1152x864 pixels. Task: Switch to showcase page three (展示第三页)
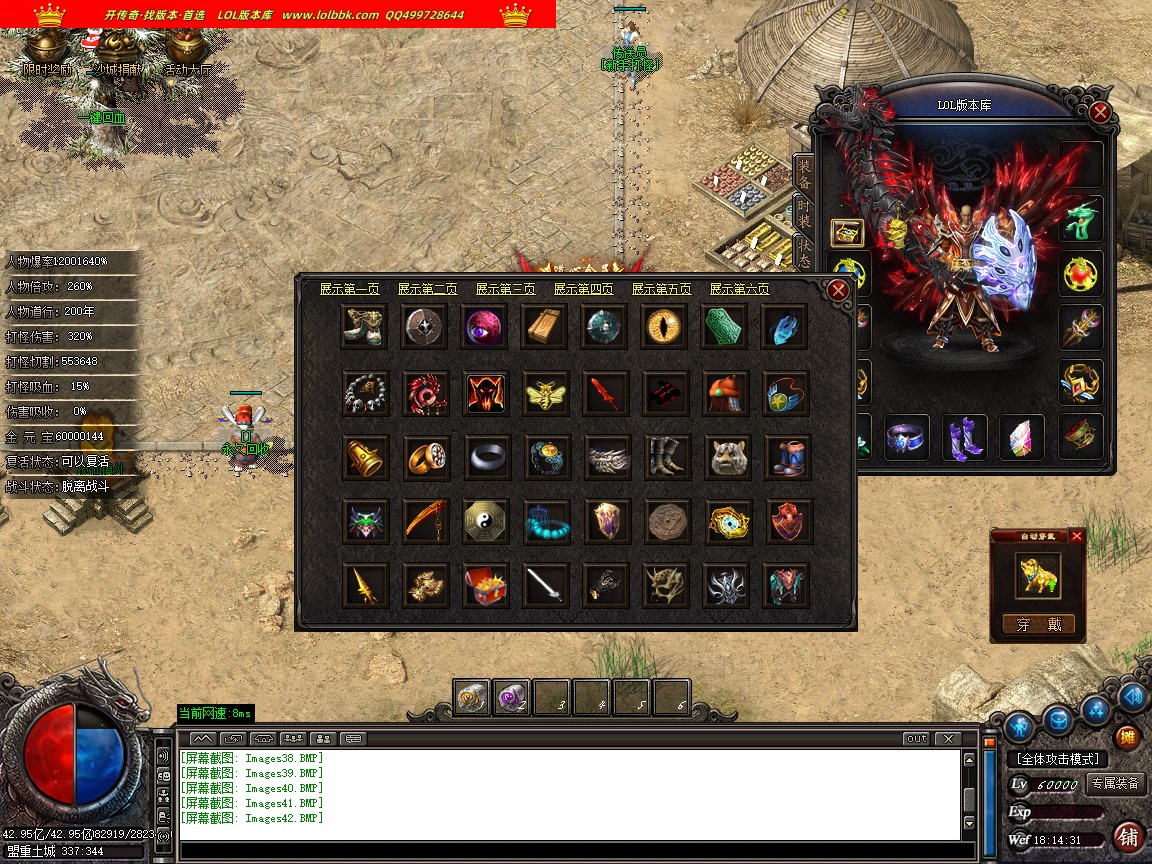point(505,289)
